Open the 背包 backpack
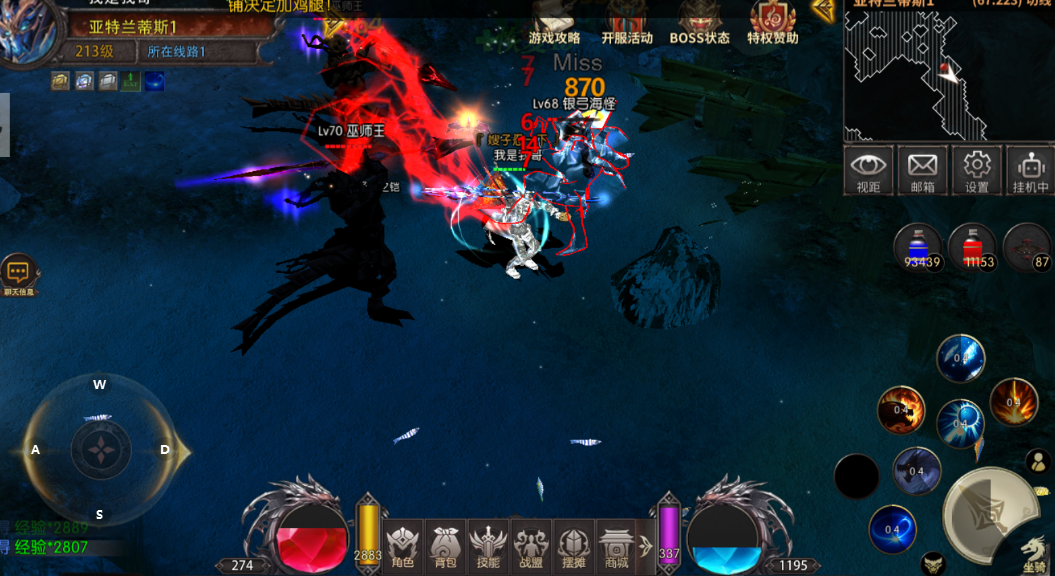The image size is (1055, 576). [x=446, y=547]
